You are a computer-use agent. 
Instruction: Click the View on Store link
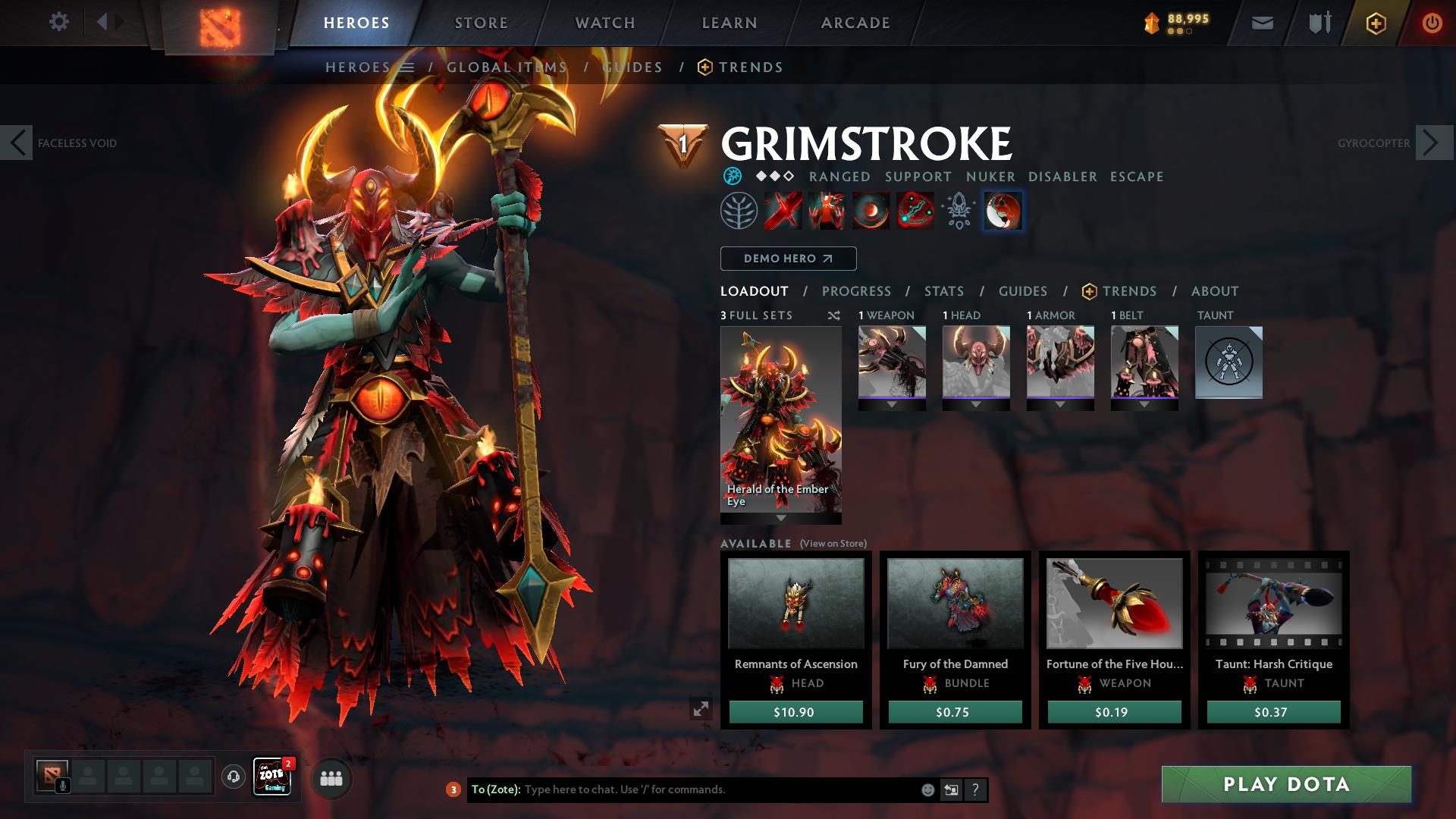(832, 543)
